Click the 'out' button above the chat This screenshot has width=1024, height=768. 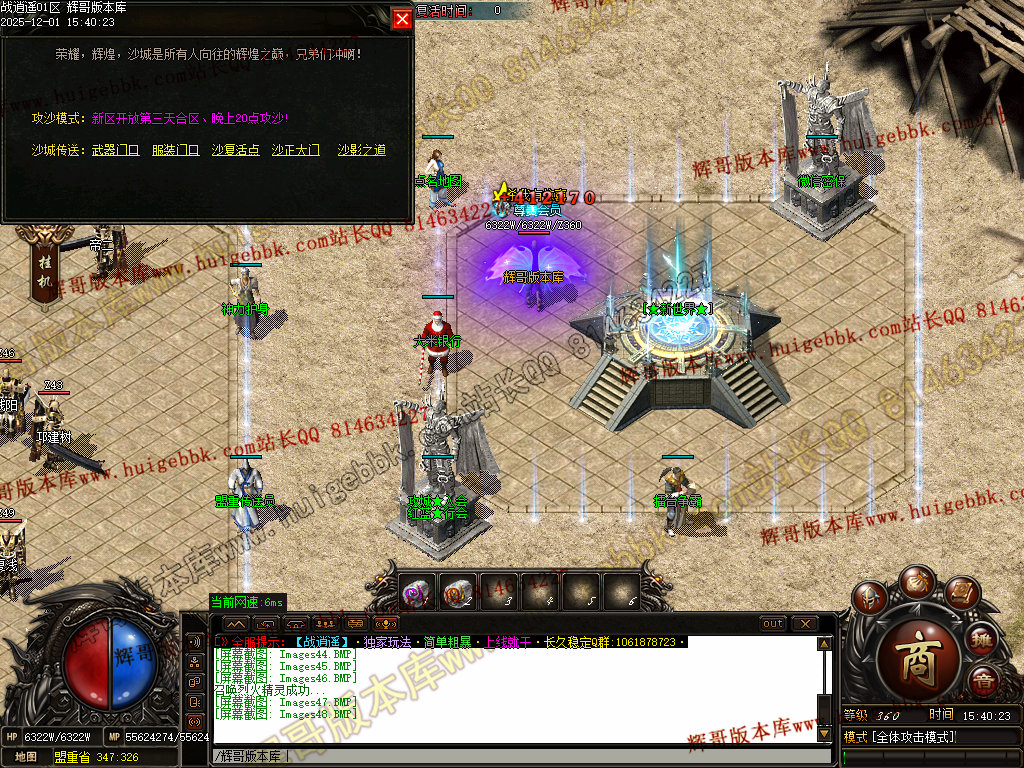point(773,624)
